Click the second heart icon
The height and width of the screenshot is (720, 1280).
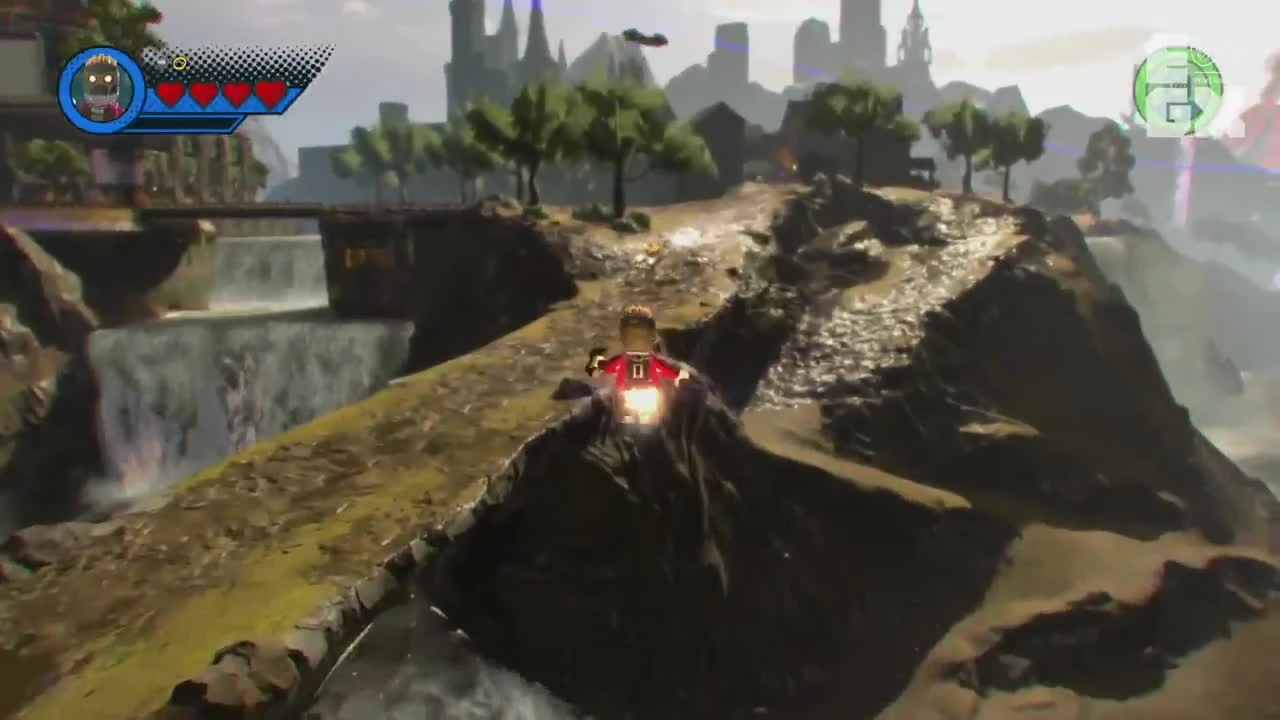point(204,91)
